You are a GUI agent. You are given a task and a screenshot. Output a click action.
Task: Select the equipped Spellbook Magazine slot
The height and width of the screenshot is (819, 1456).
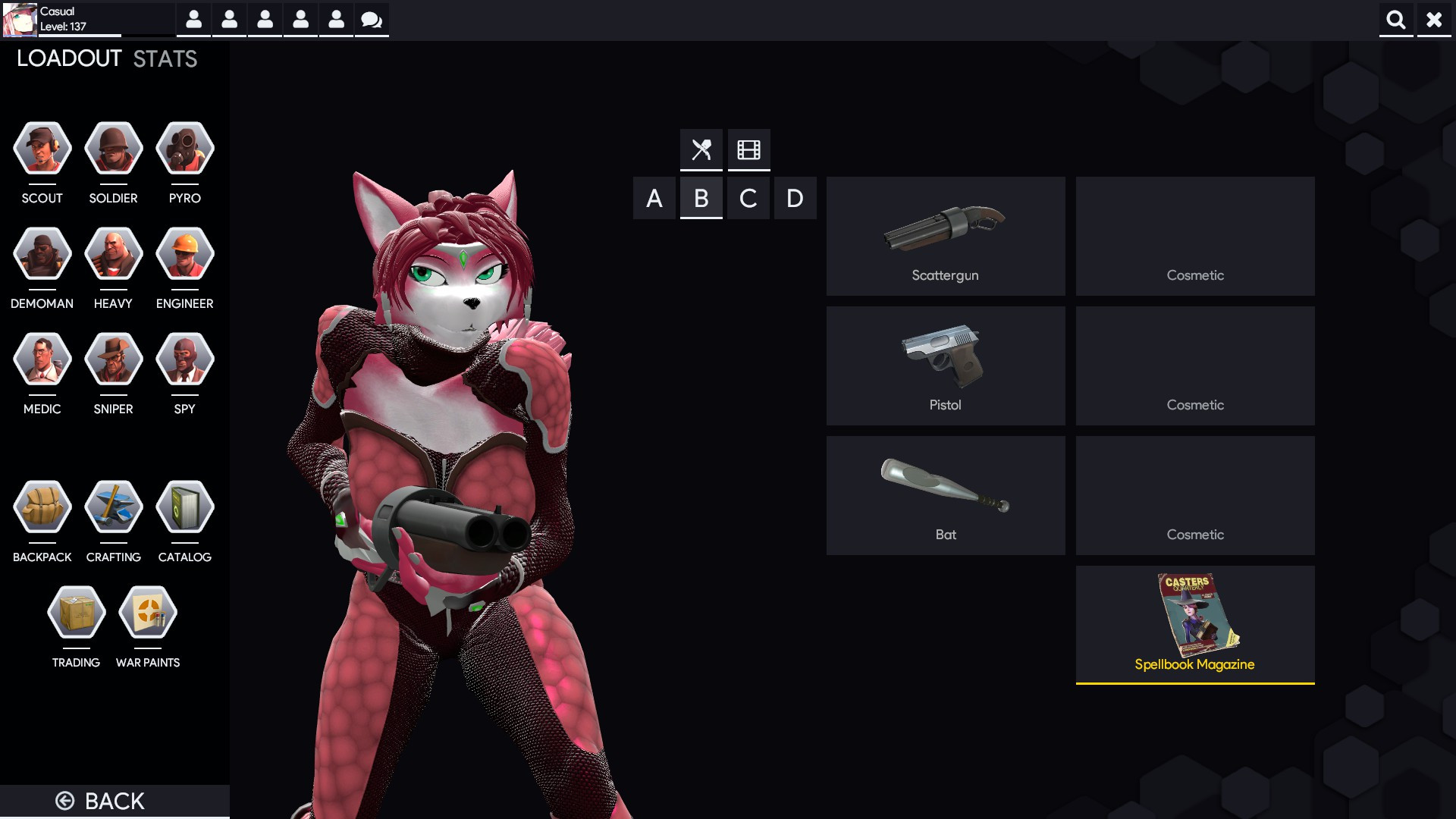[1195, 623]
